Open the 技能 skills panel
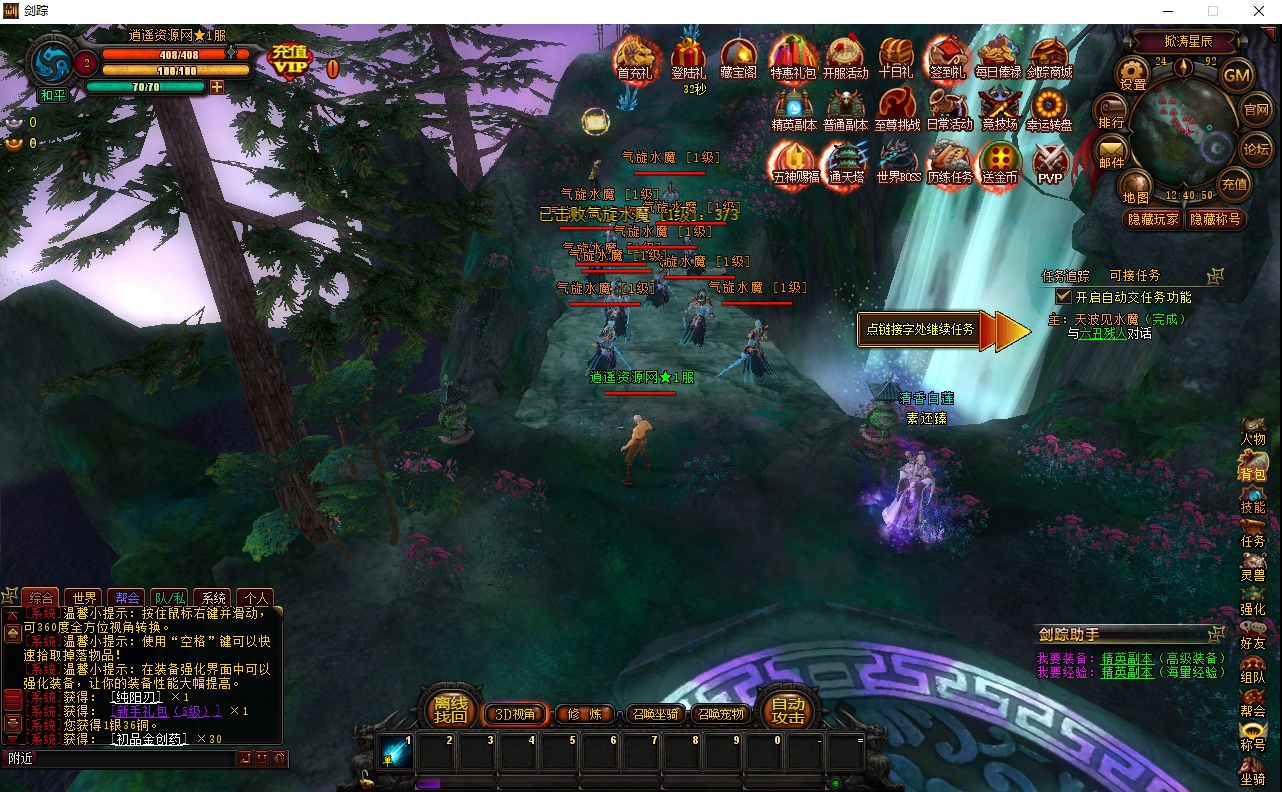 click(x=1253, y=498)
